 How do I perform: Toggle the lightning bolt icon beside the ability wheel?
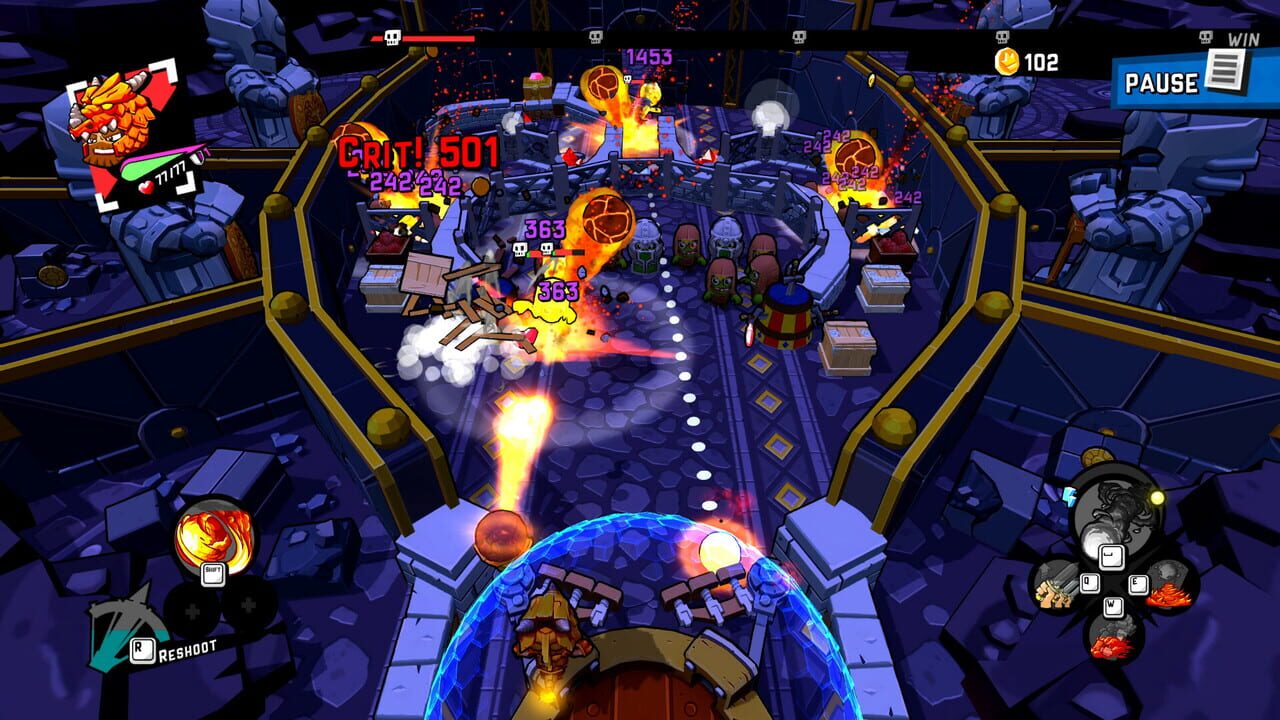pyautogui.click(x=1070, y=498)
